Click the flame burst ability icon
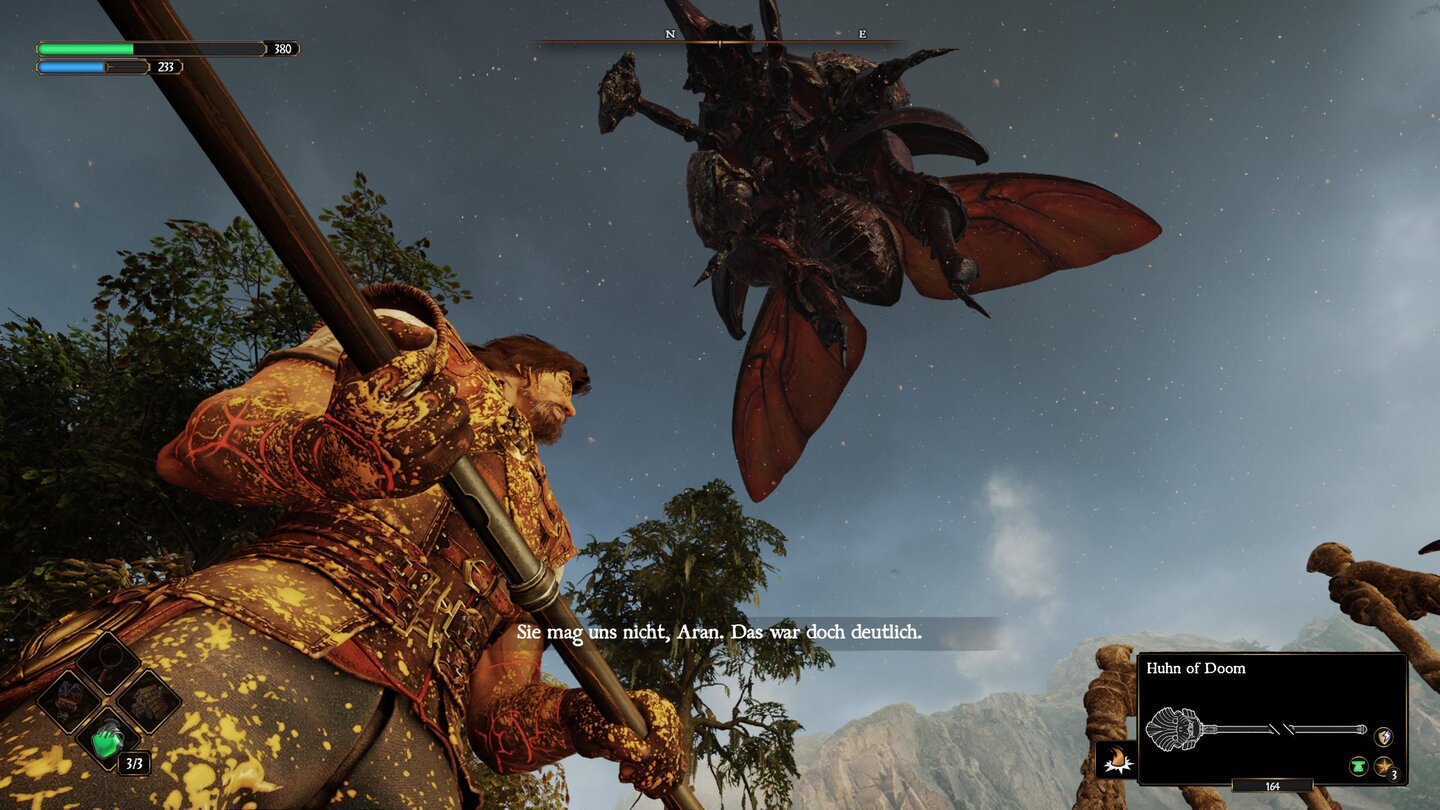 click(1114, 761)
